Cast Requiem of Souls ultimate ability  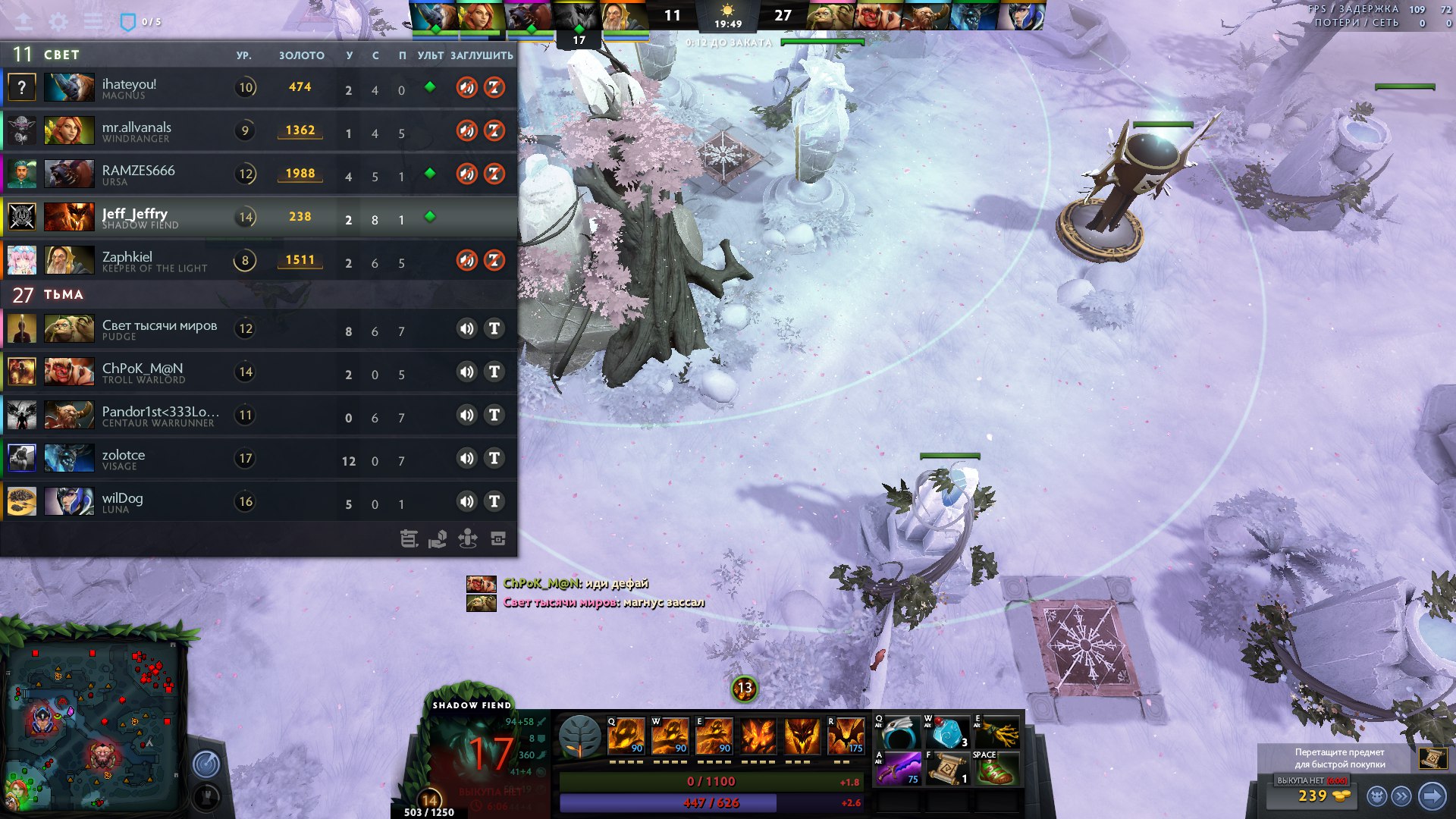(x=846, y=736)
